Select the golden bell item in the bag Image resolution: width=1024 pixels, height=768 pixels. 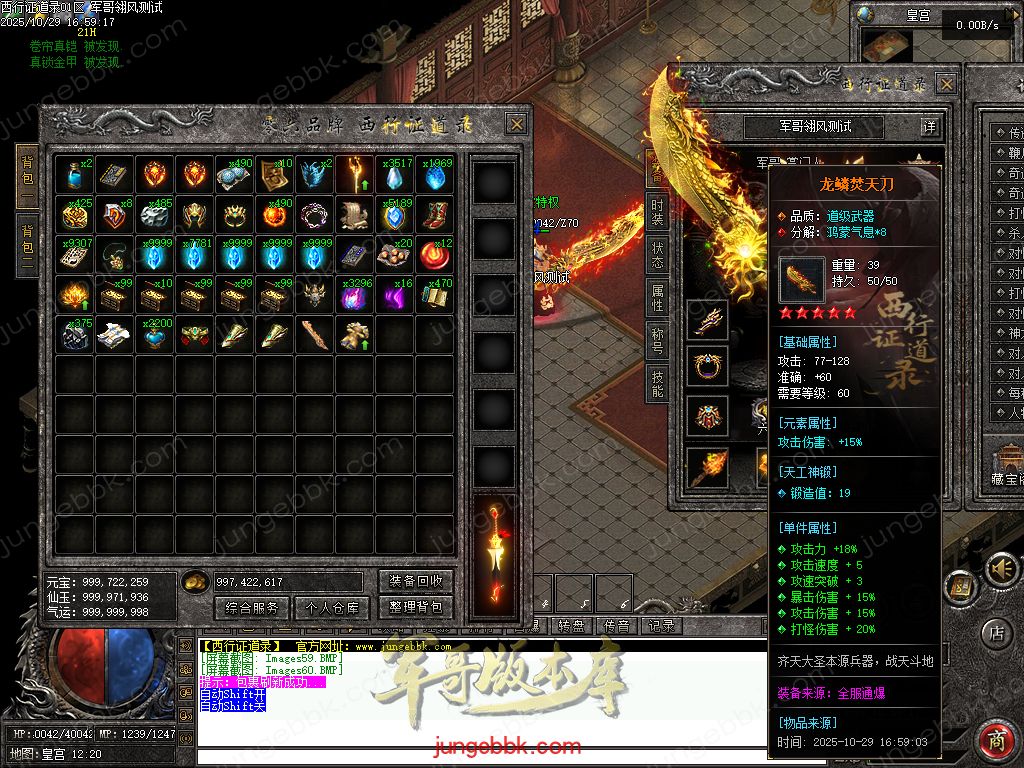tap(355, 335)
